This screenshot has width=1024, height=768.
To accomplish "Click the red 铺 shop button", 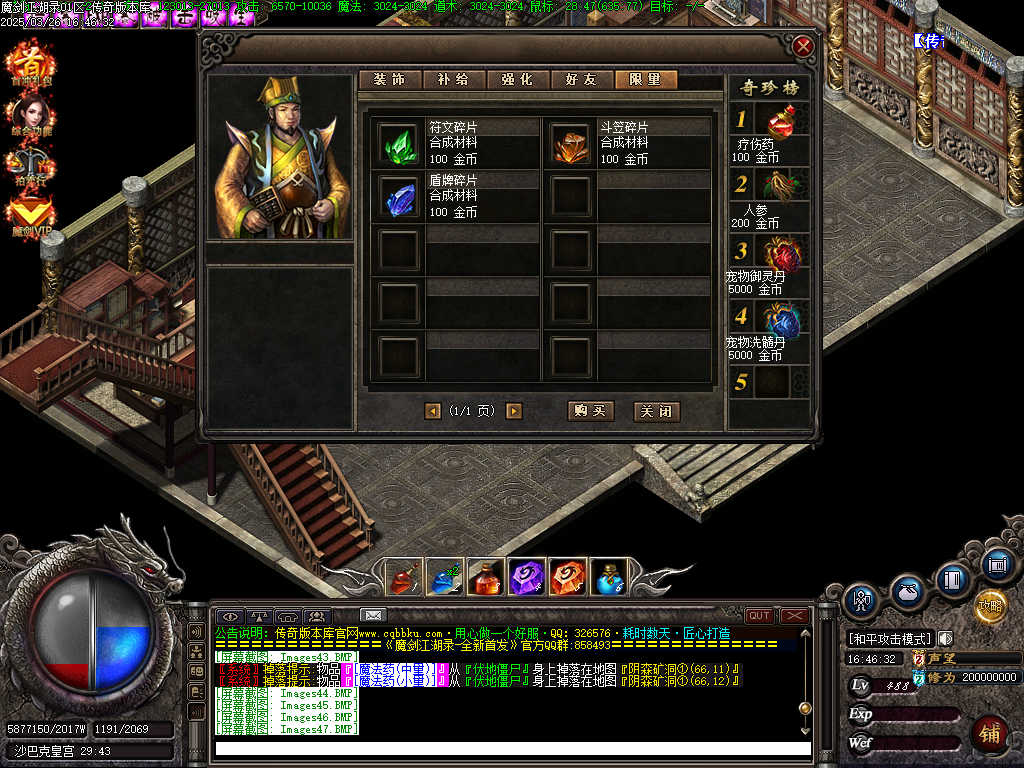I will pyautogui.click(x=989, y=733).
